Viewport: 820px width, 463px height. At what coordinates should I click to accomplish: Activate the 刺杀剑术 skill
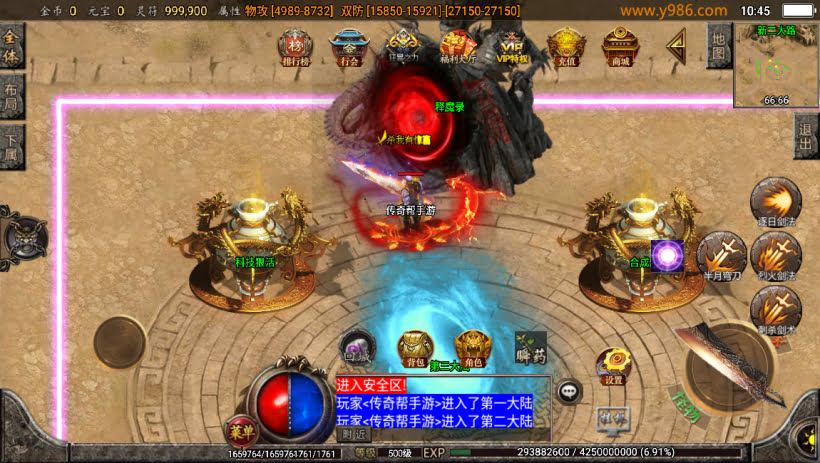[x=775, y=308]
